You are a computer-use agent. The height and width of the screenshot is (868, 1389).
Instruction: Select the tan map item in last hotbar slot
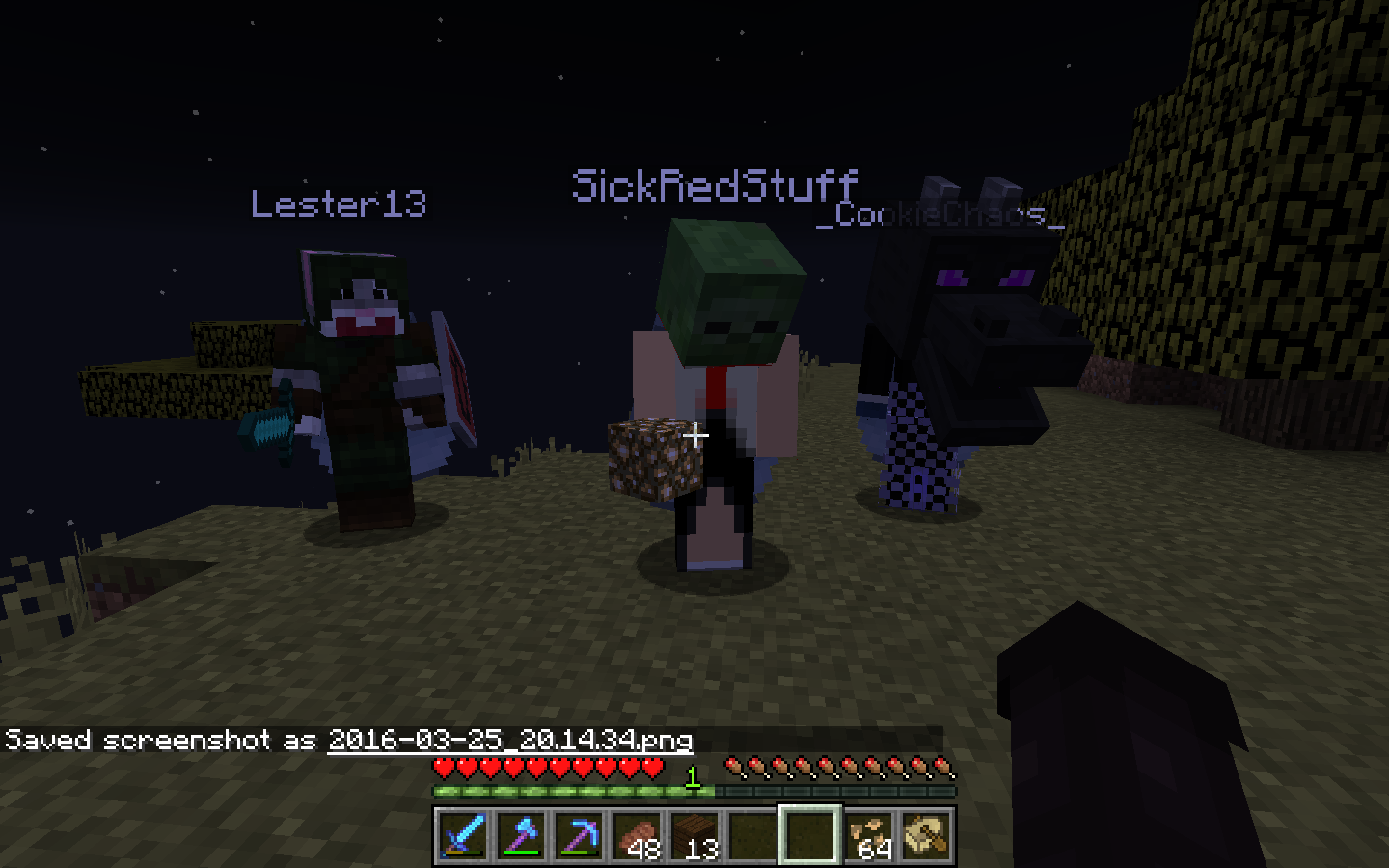[926, 834]
